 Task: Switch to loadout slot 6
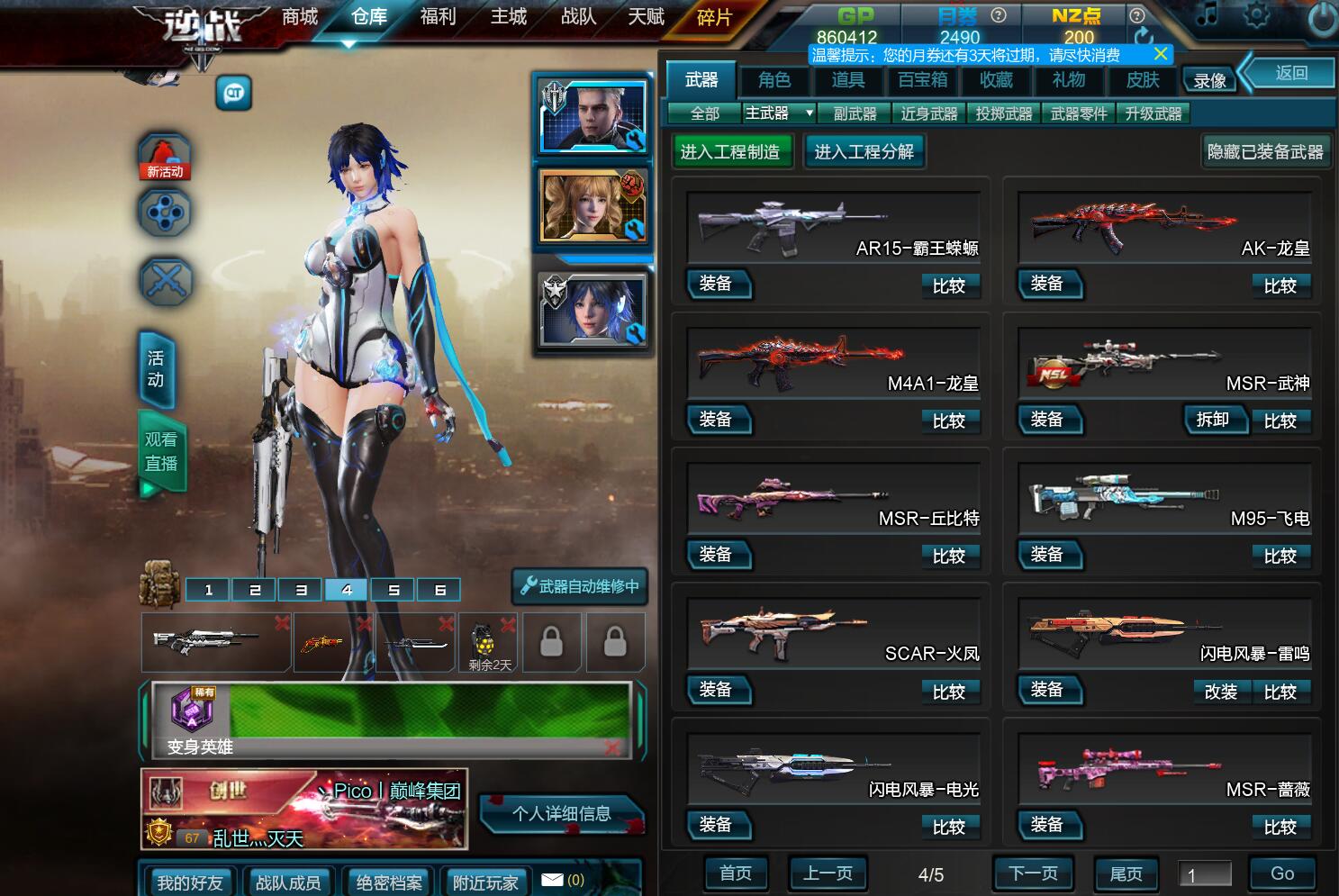coord(438,589)
